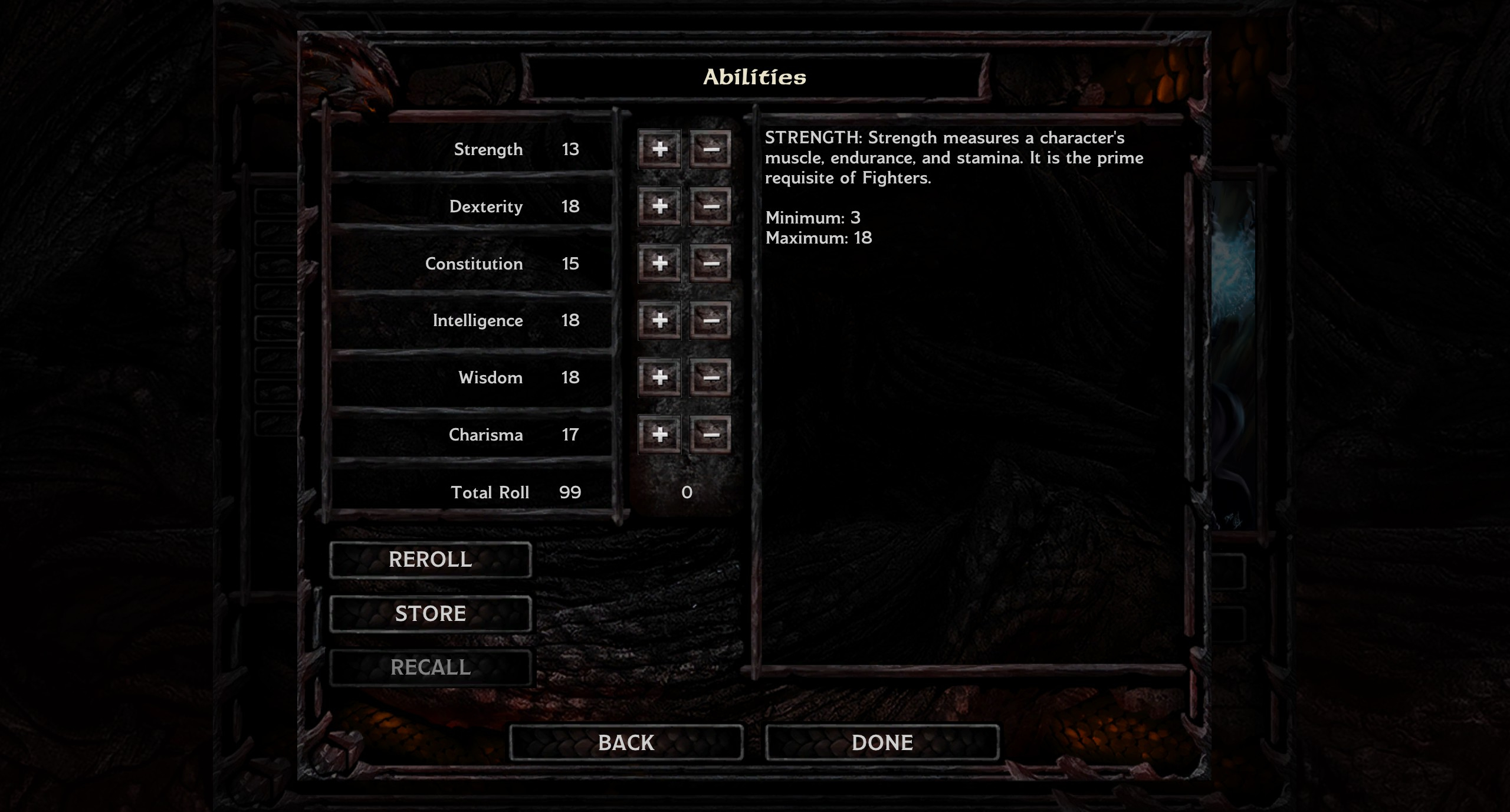Remove a point from Constitution
The width and height of the screenshot is (1510, 812).
pyautogui.click(x=710, y=264)
